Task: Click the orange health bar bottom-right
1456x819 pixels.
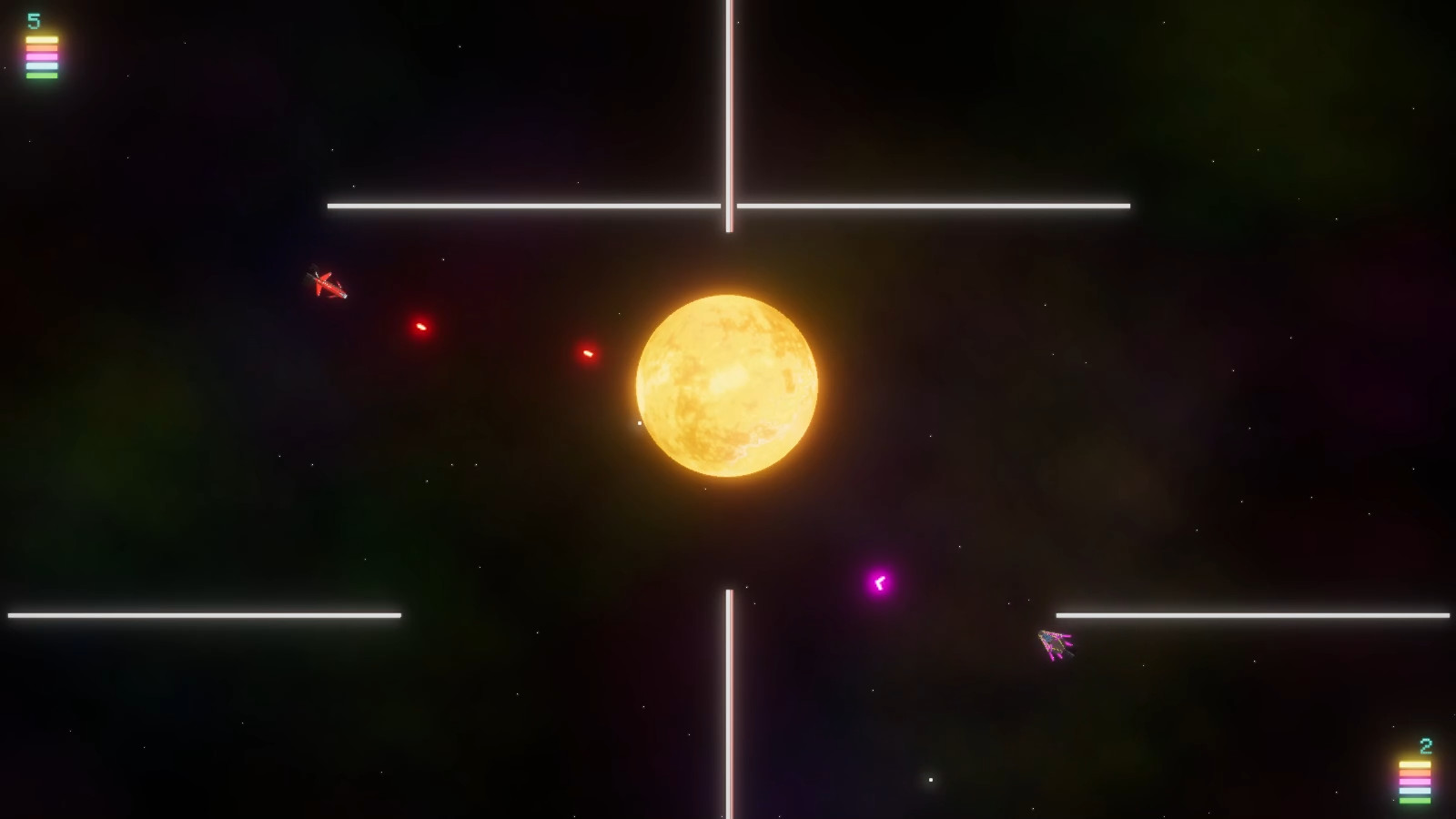Action: [x=1415, y=773]
